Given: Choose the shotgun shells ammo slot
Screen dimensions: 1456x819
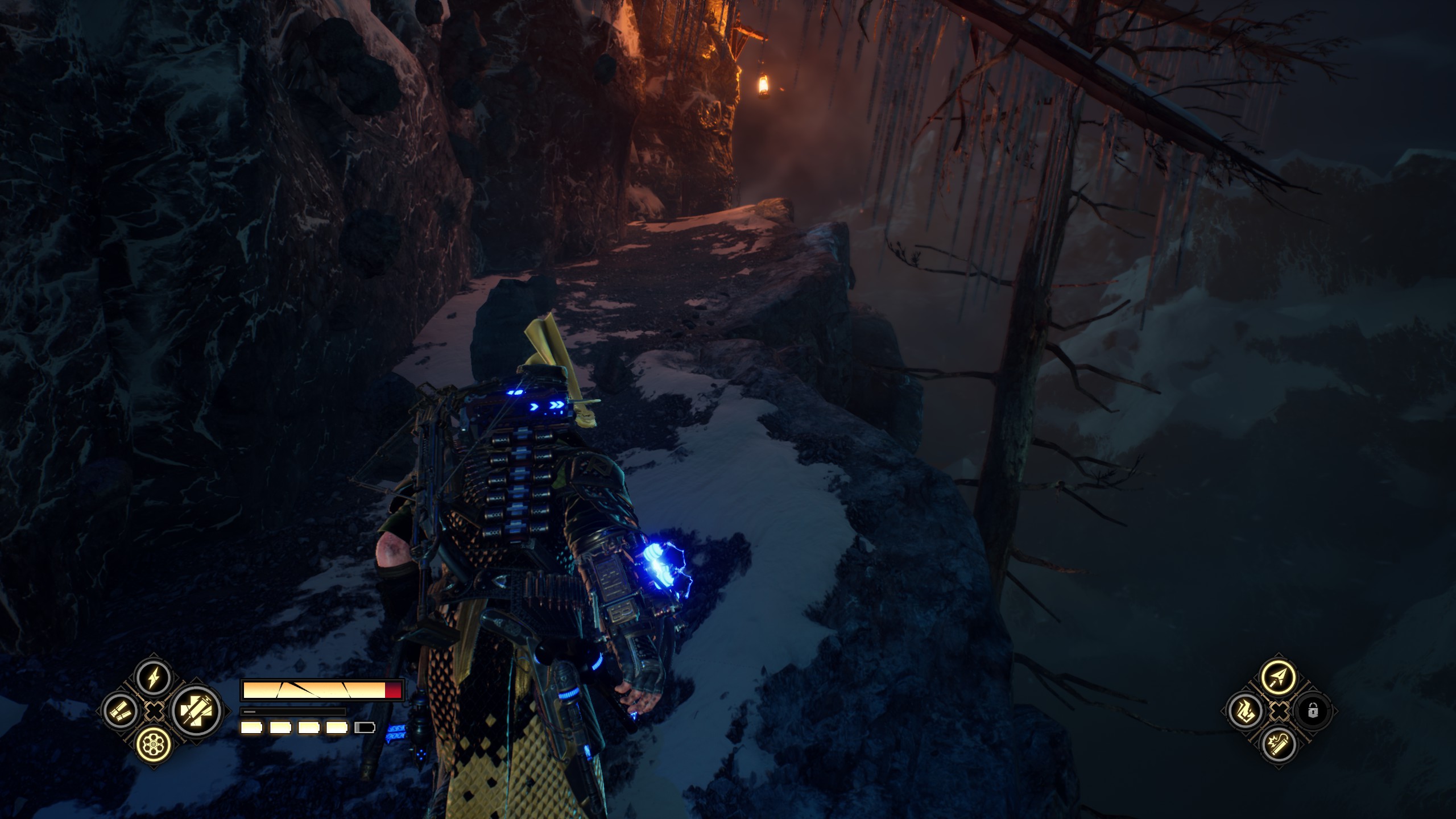Looking at the screenshot, I should (x=121, y=711).
